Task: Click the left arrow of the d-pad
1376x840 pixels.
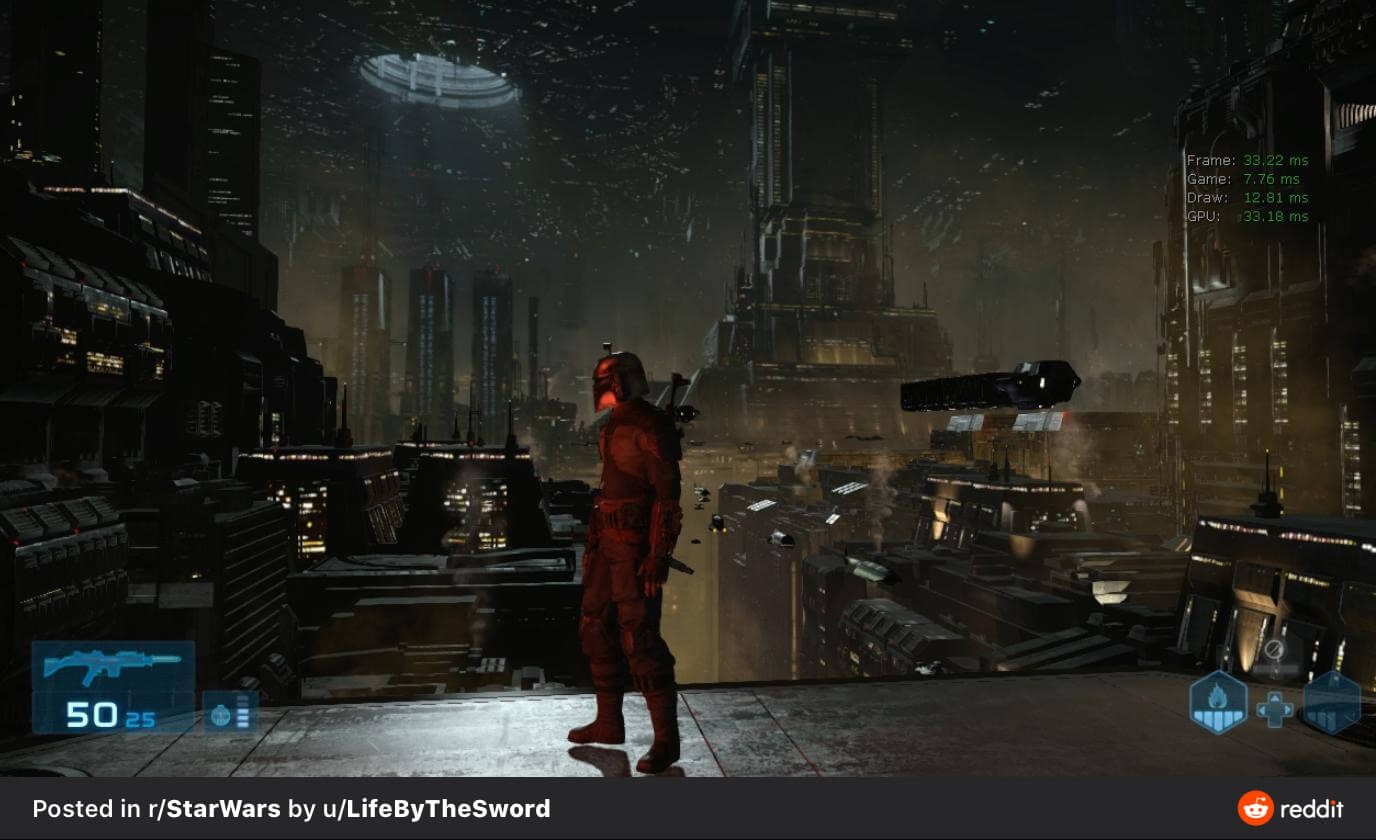Action: pos(1262,710)
